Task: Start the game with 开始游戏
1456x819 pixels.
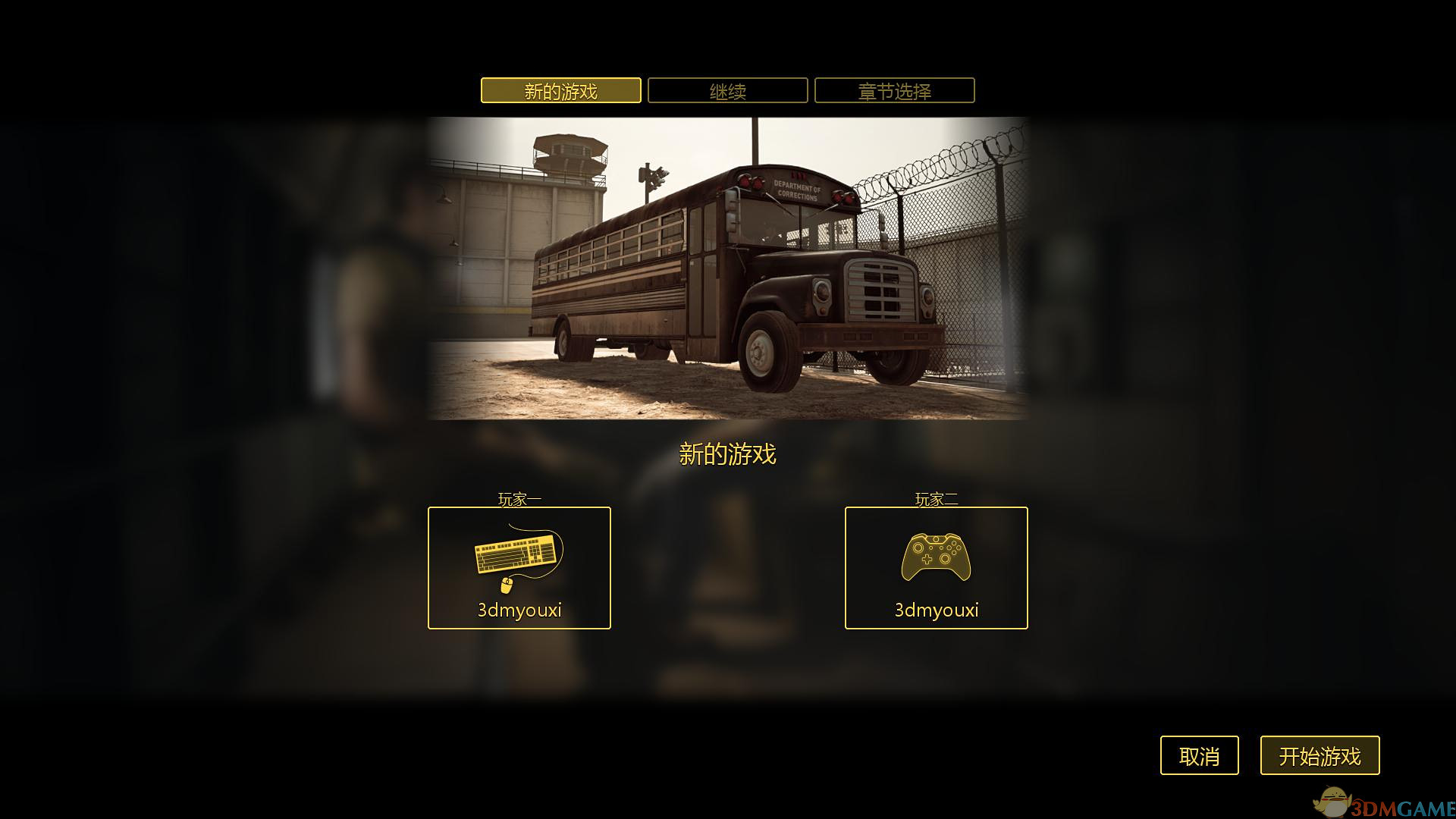Action: click(1319, 755)
